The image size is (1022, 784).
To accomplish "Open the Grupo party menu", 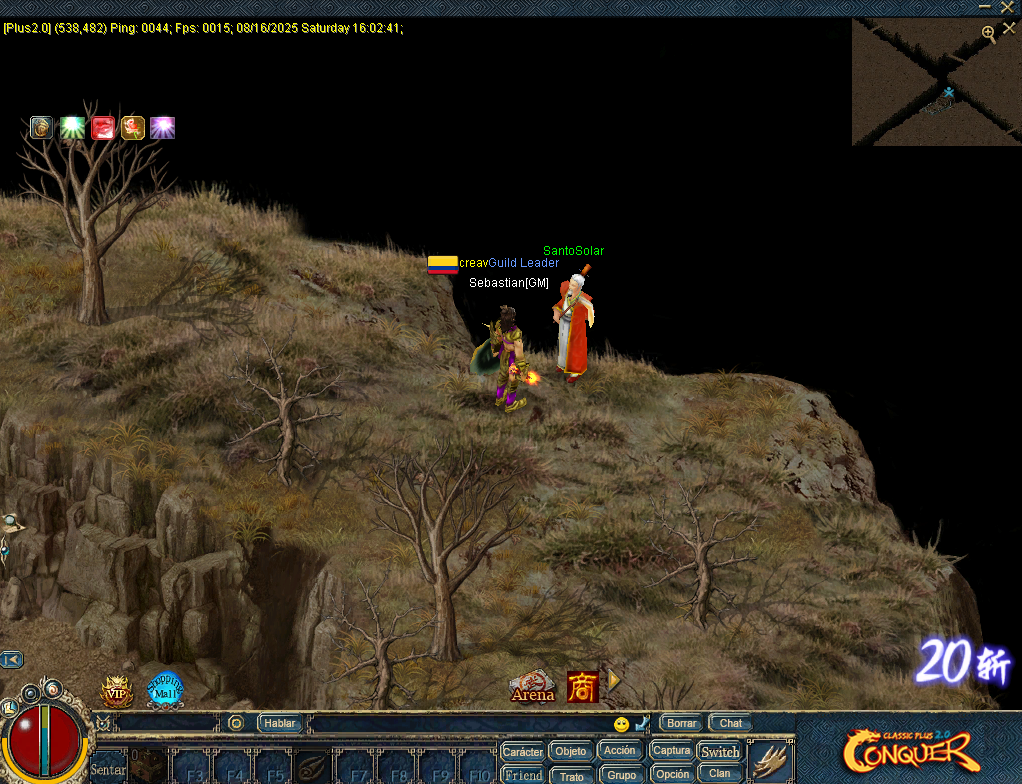I will click(621, 774).
